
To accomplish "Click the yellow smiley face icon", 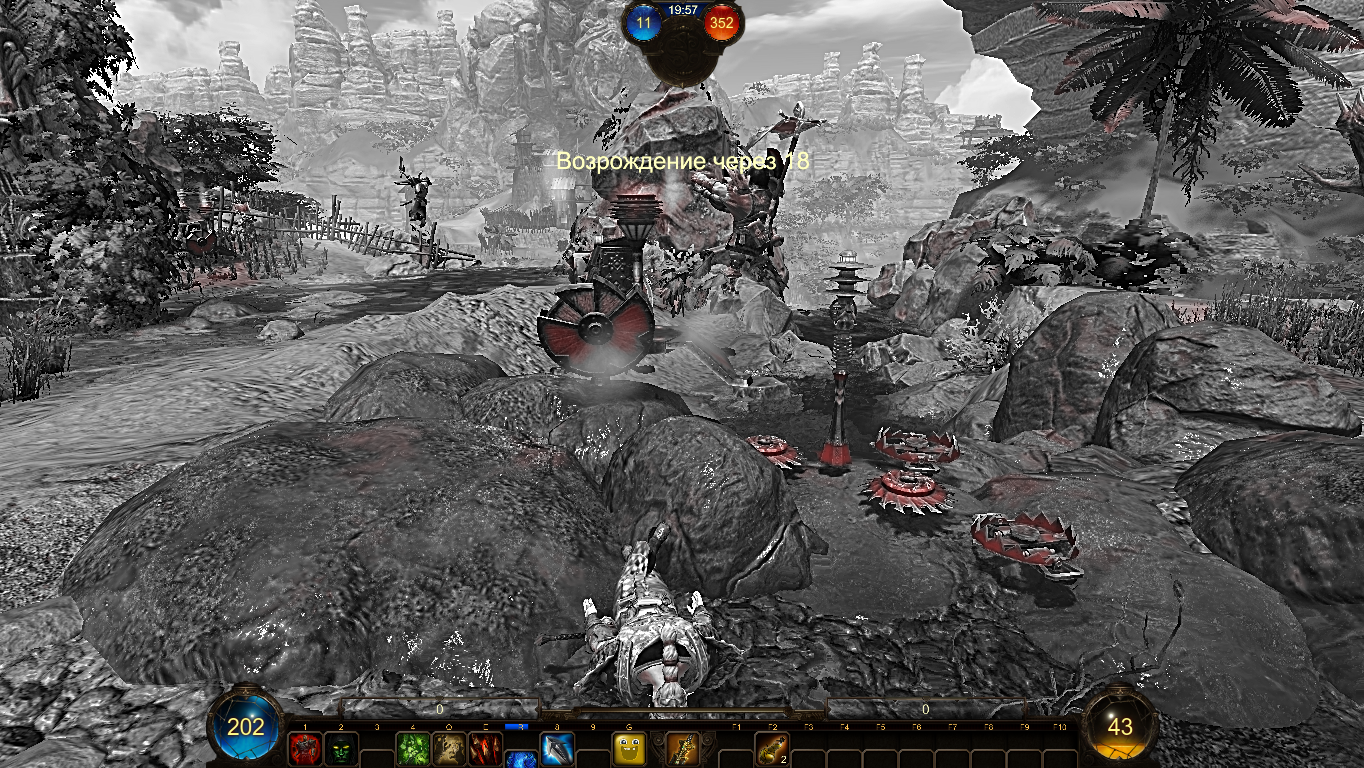I will pyautogui.click(x=629, y=749).
